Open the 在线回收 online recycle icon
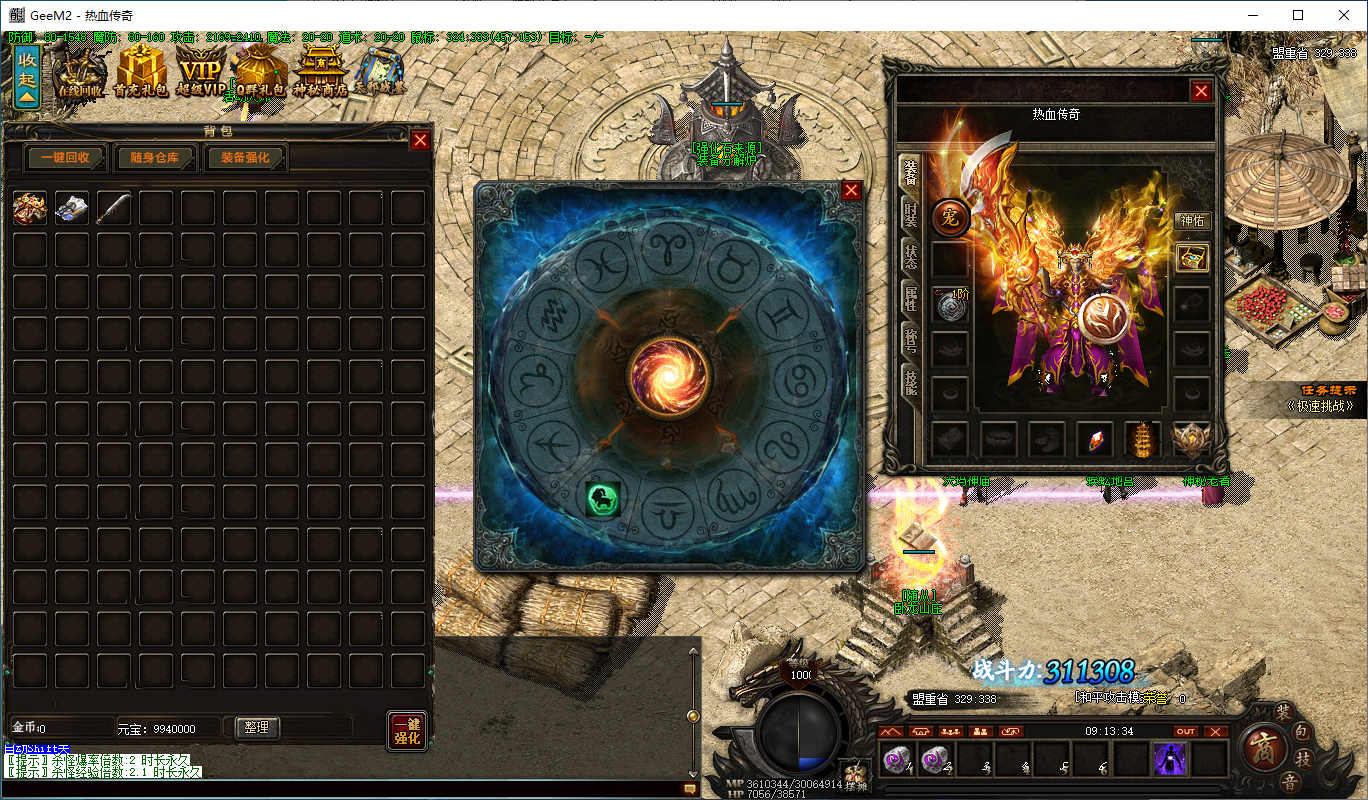 [80, 72]
